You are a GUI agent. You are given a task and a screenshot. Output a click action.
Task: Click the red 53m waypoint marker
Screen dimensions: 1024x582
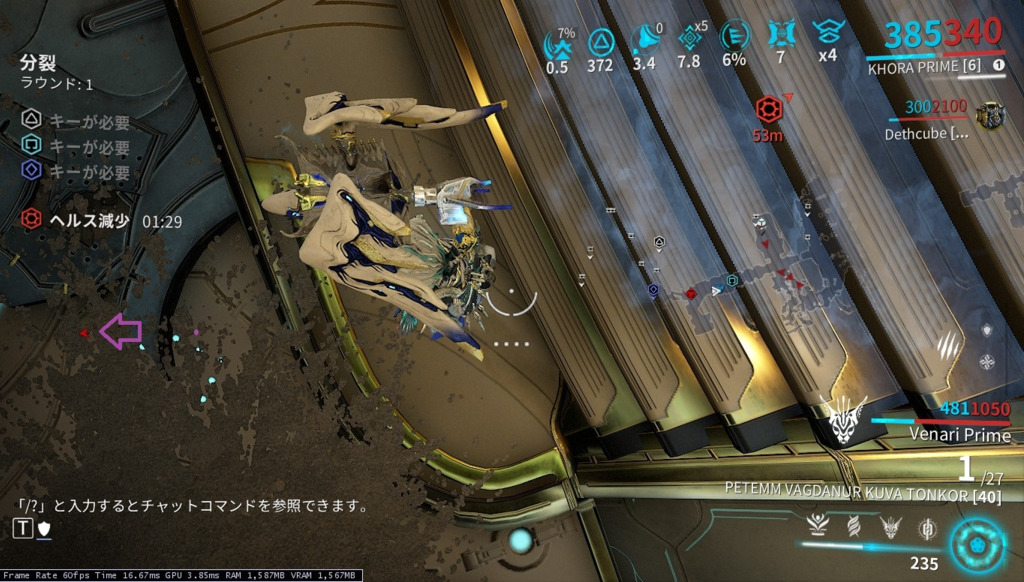[768, 109]
